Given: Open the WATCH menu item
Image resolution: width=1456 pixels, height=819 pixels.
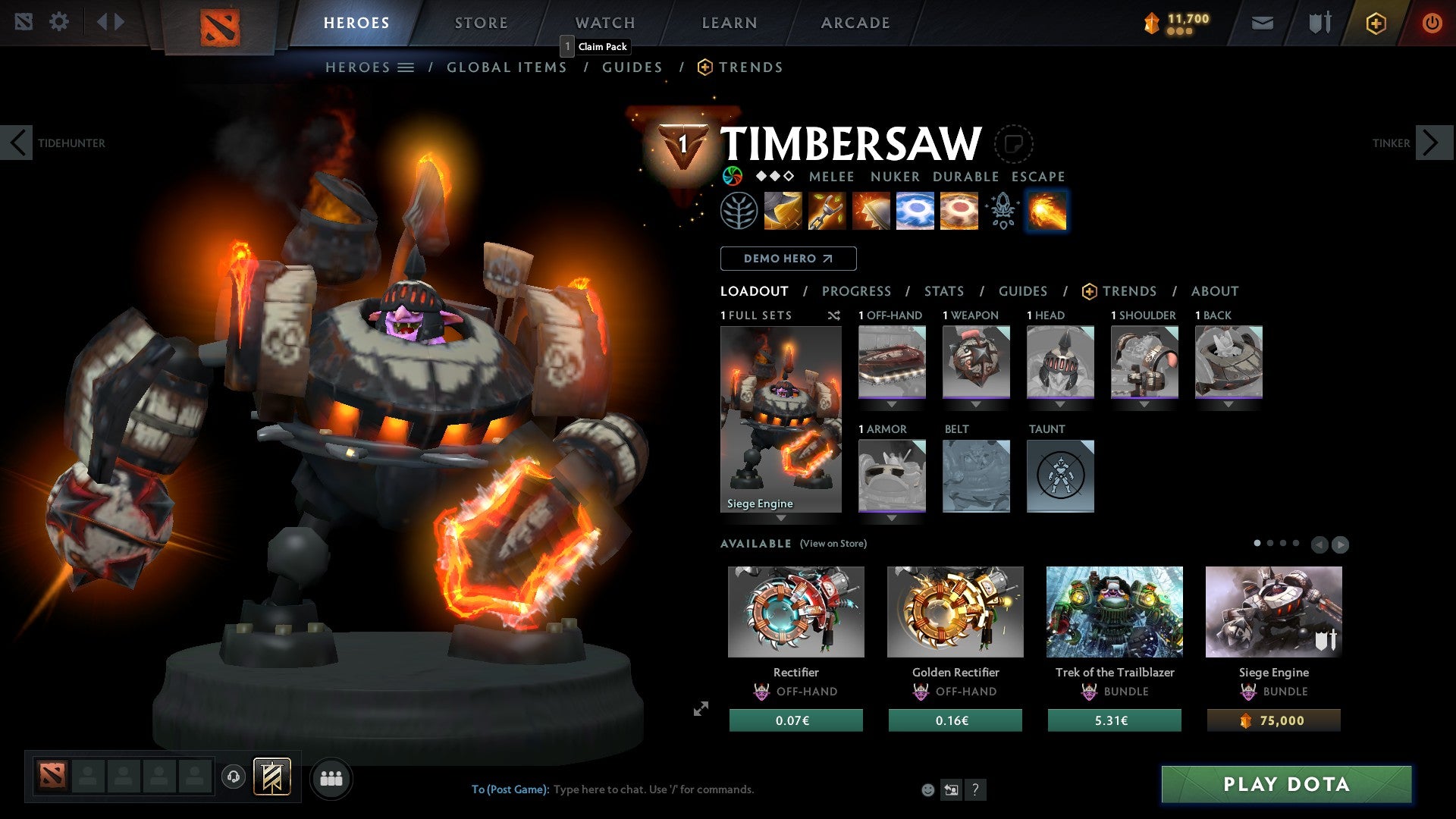Looking at the screenshot, I should point(604,23).
